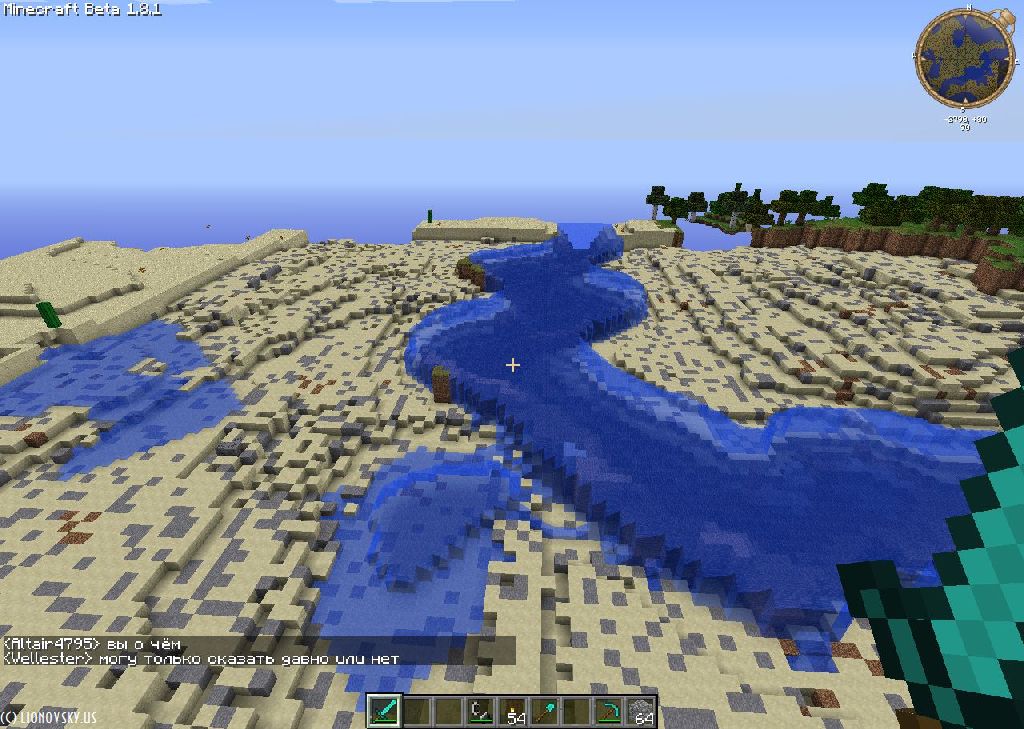This screenshot has height=729, width=1024.
Task: Select the gravel stack of 64
Action: [x=640, y=711]
